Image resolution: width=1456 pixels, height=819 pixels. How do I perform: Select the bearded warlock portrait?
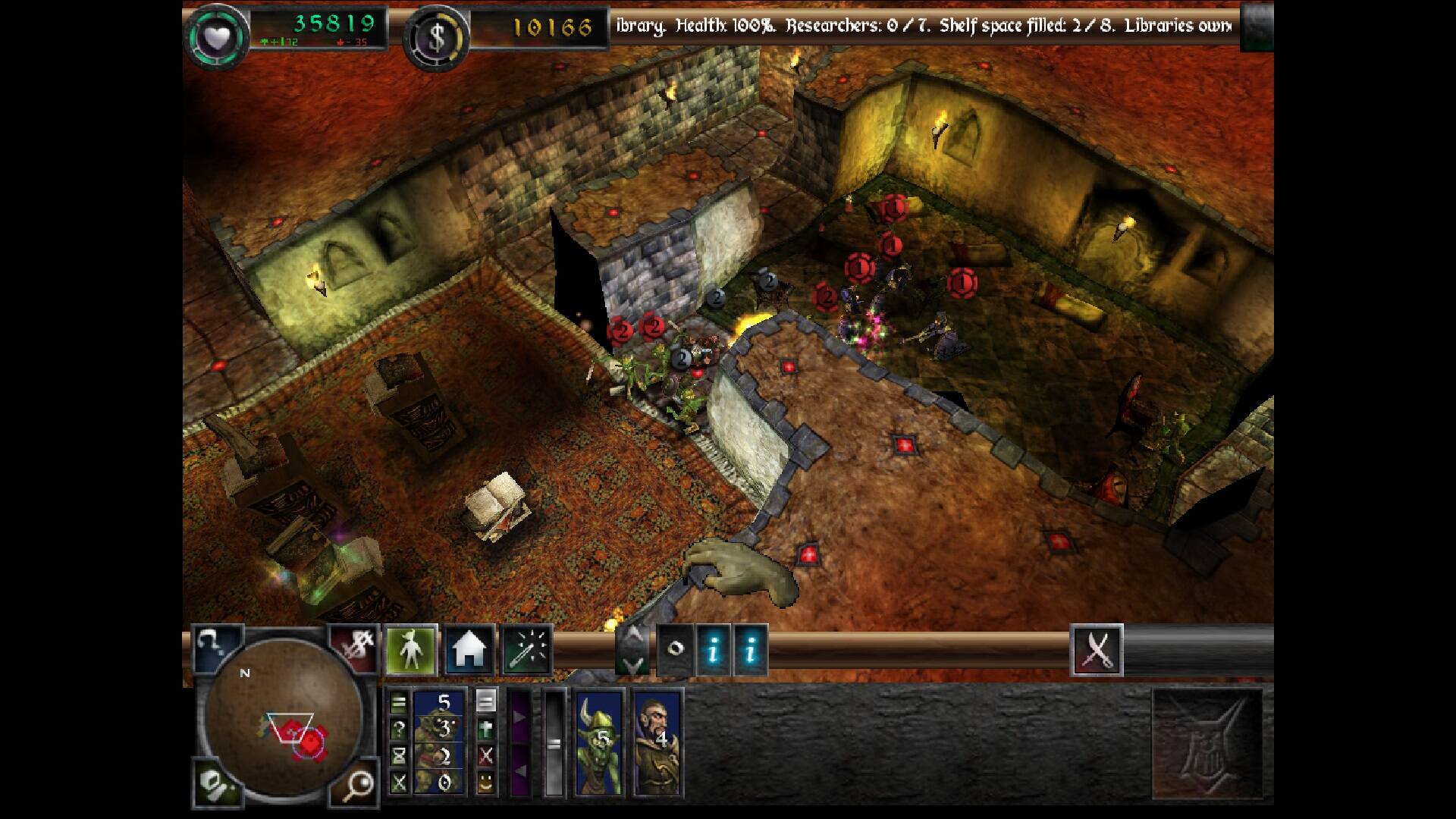(657, 741)
